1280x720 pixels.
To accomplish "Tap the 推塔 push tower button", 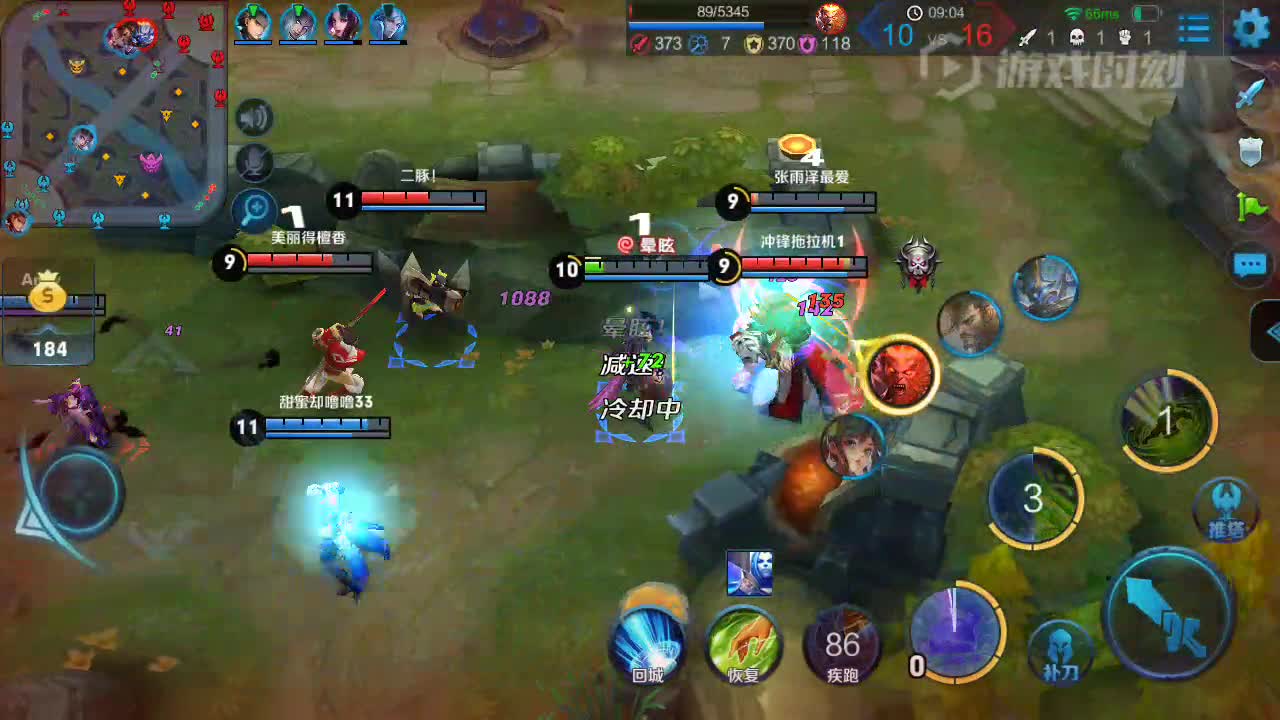I will point(1226,507).
